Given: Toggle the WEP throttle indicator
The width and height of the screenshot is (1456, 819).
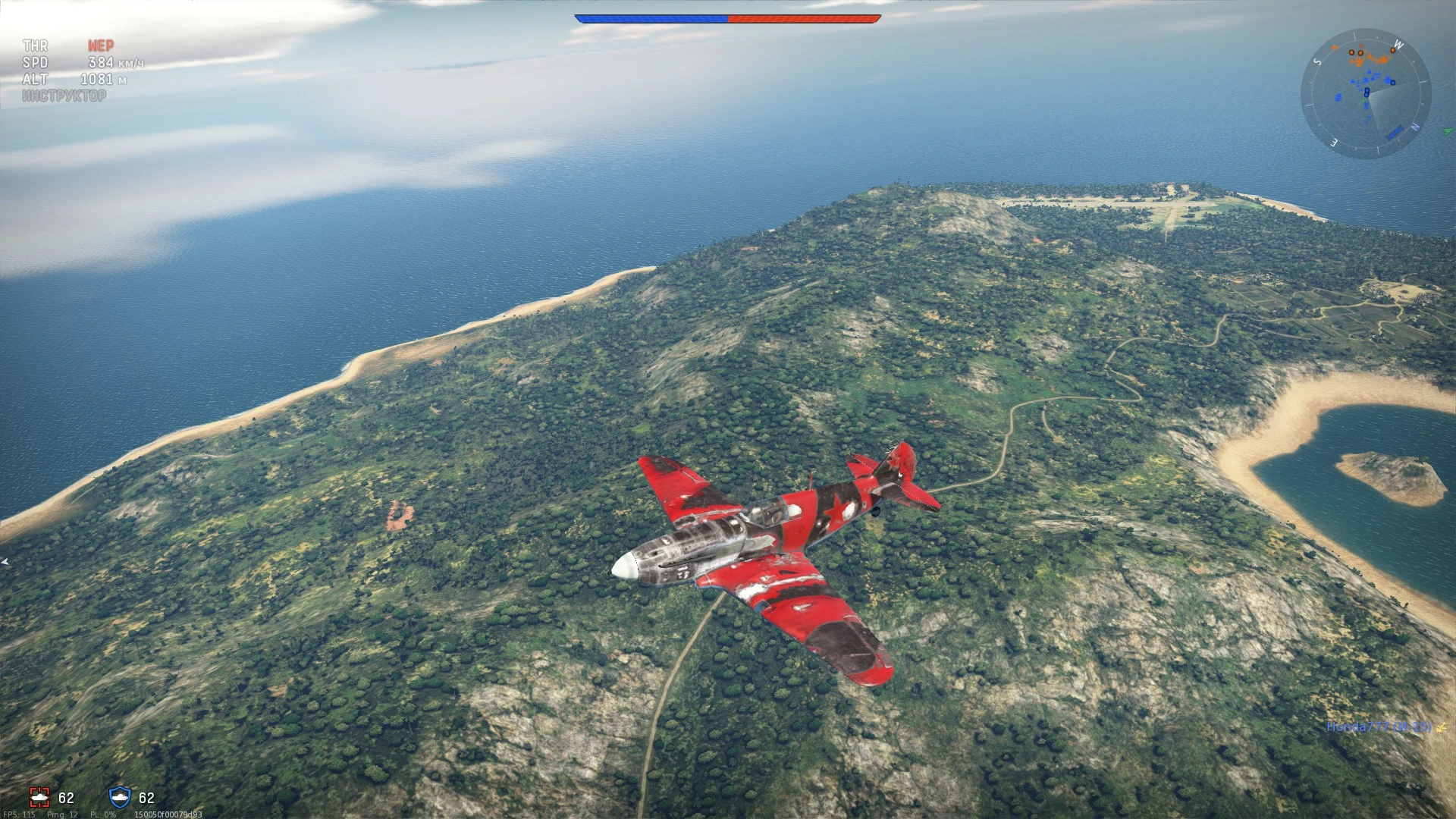Looking at the screenshot, I should coord(102,46).
